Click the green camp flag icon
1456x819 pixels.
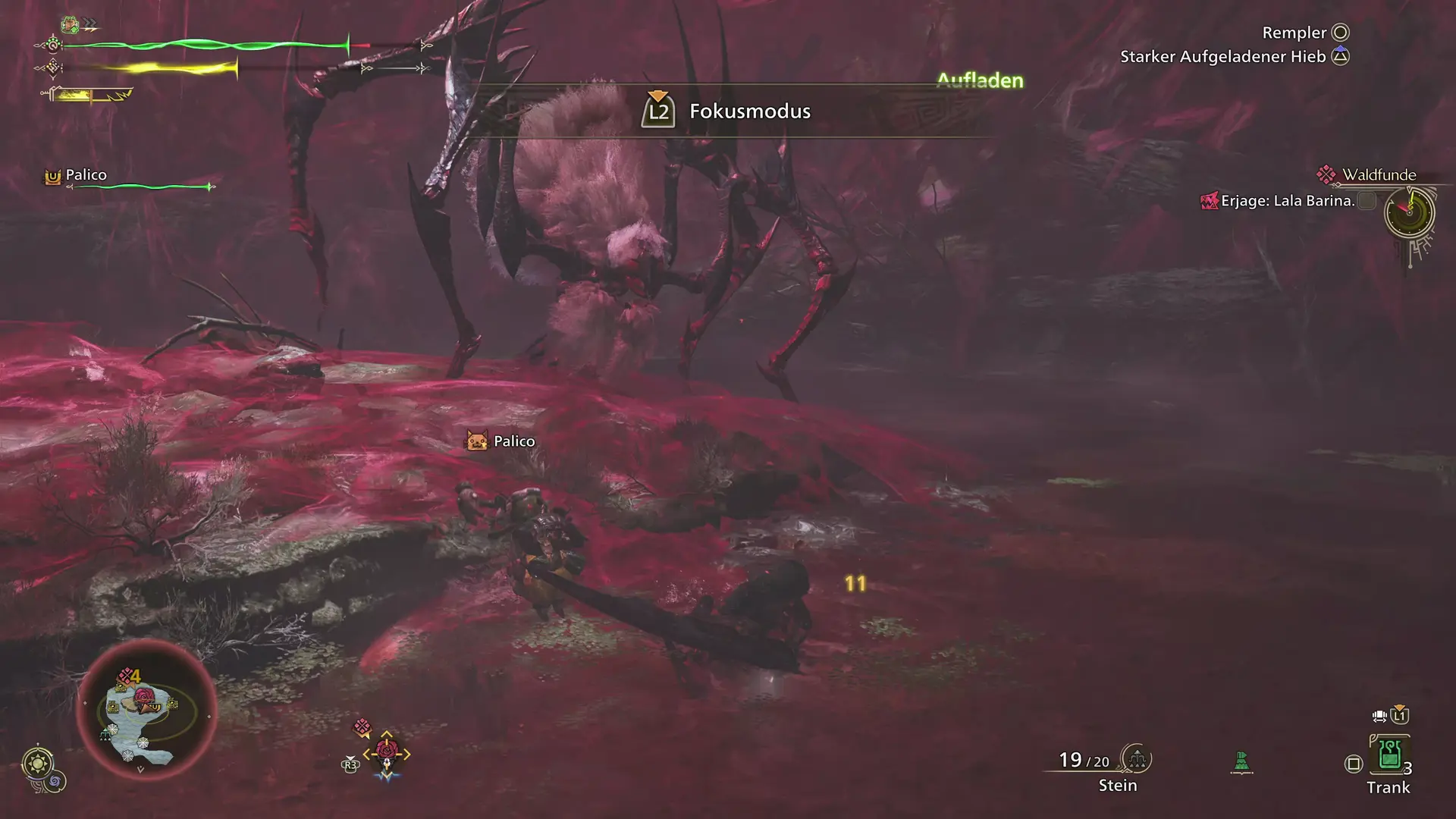pos(1241,761)
